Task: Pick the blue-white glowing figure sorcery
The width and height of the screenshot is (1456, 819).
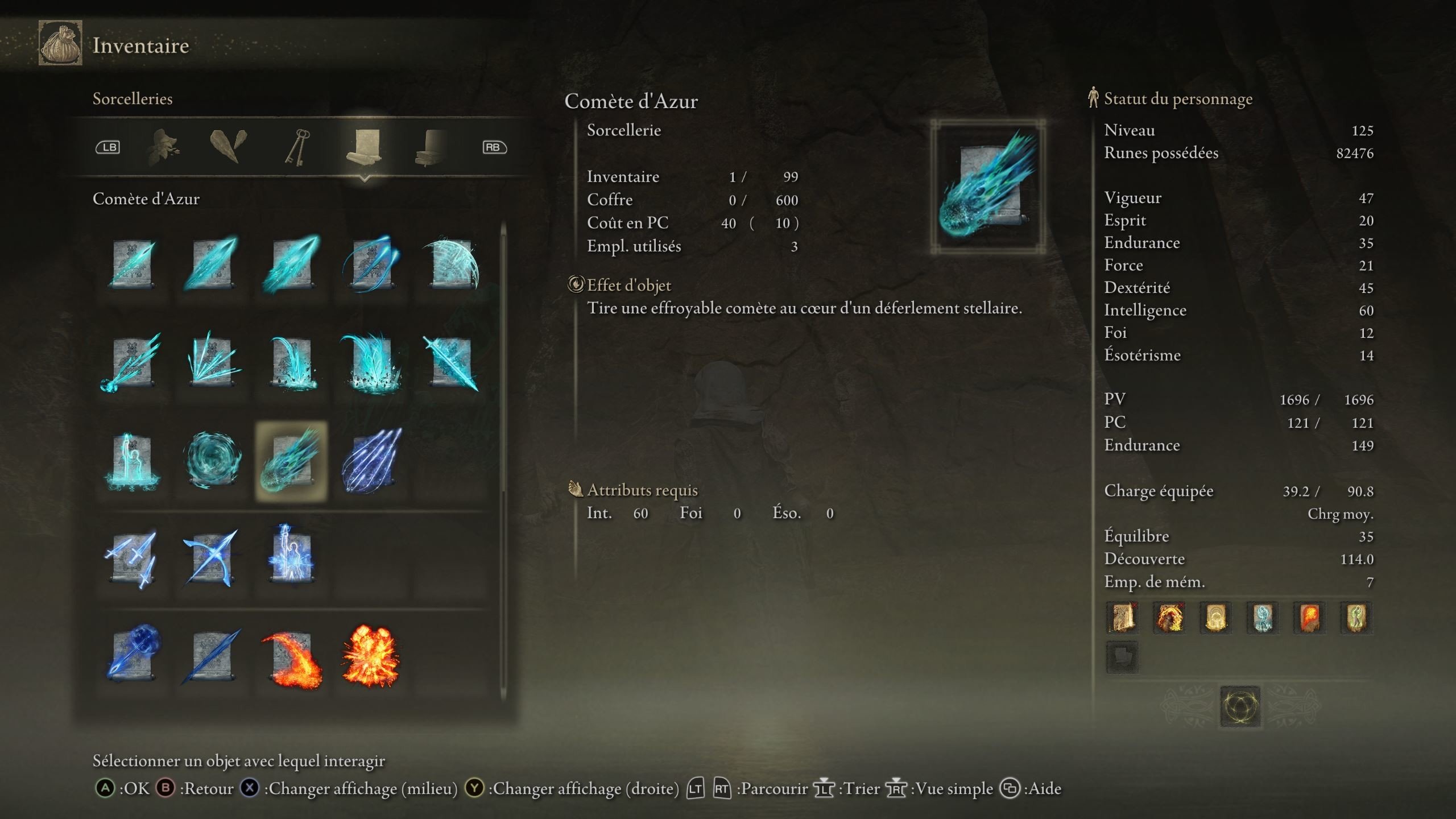Action: click(291, 557)
